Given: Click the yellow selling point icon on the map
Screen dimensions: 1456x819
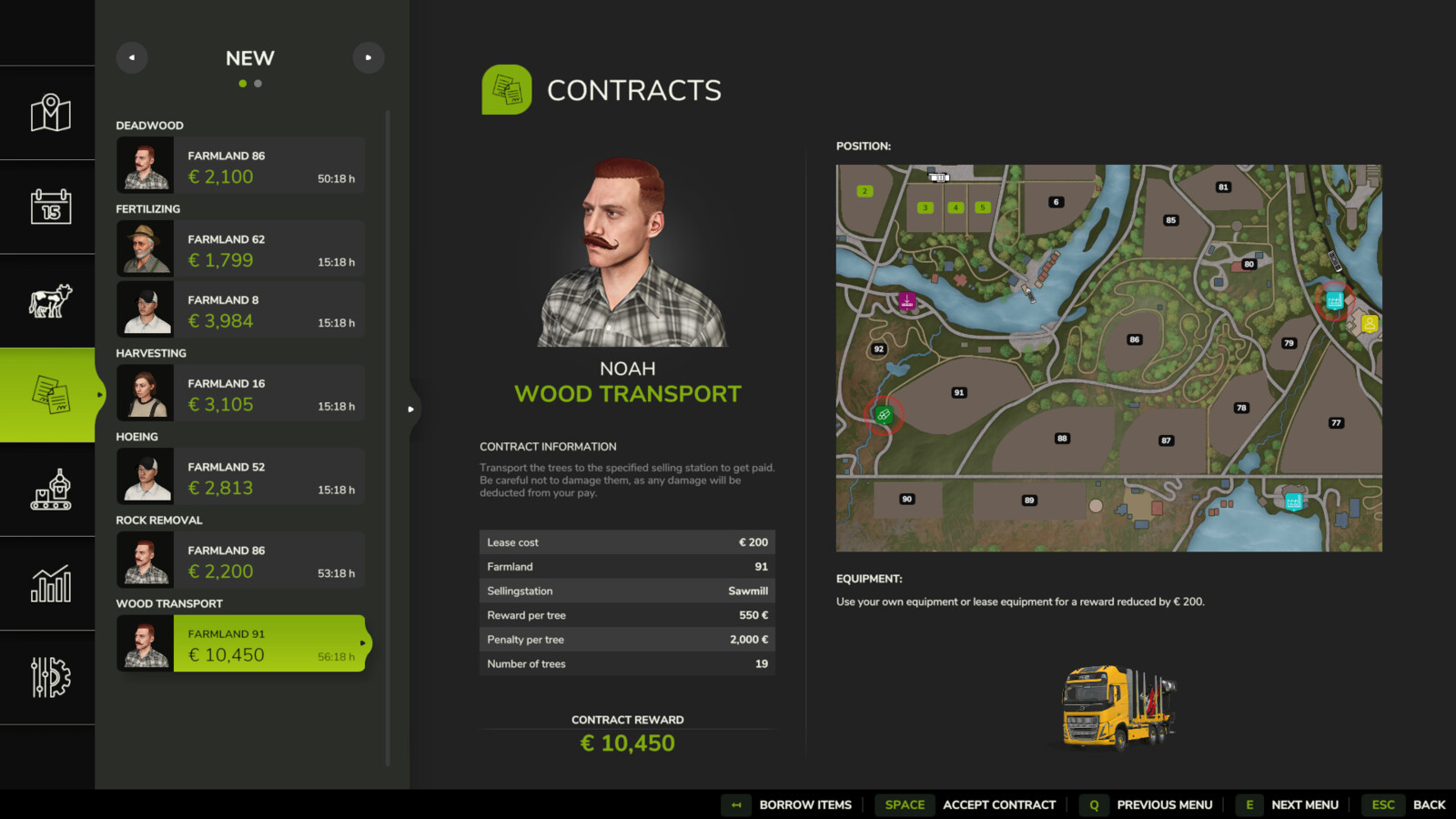Looking at the screenshot, I should click(1369, 321).
